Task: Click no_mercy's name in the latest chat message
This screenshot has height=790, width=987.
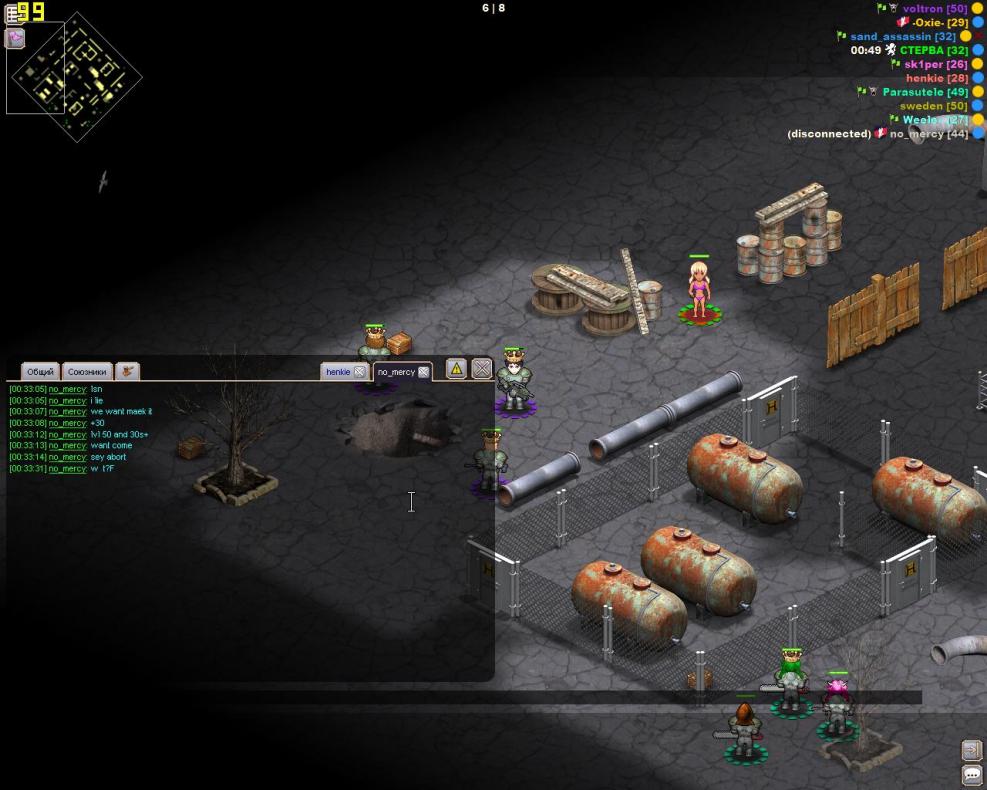Action: (68, 469)
